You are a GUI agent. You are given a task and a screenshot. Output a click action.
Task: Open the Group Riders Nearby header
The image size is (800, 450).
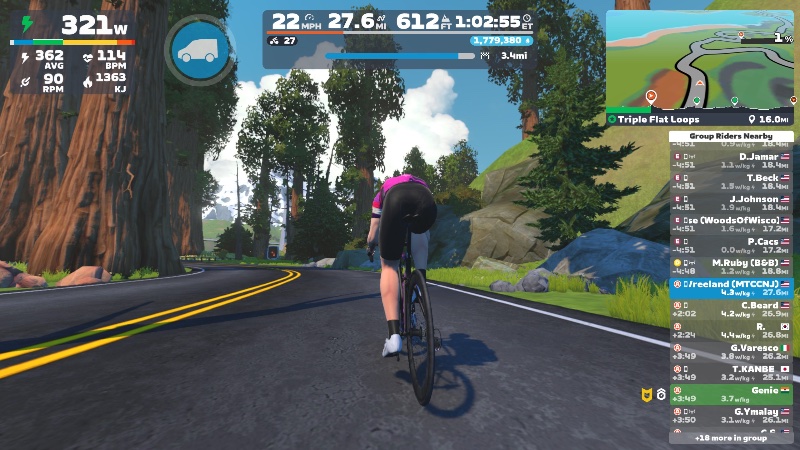pos(731,136)
